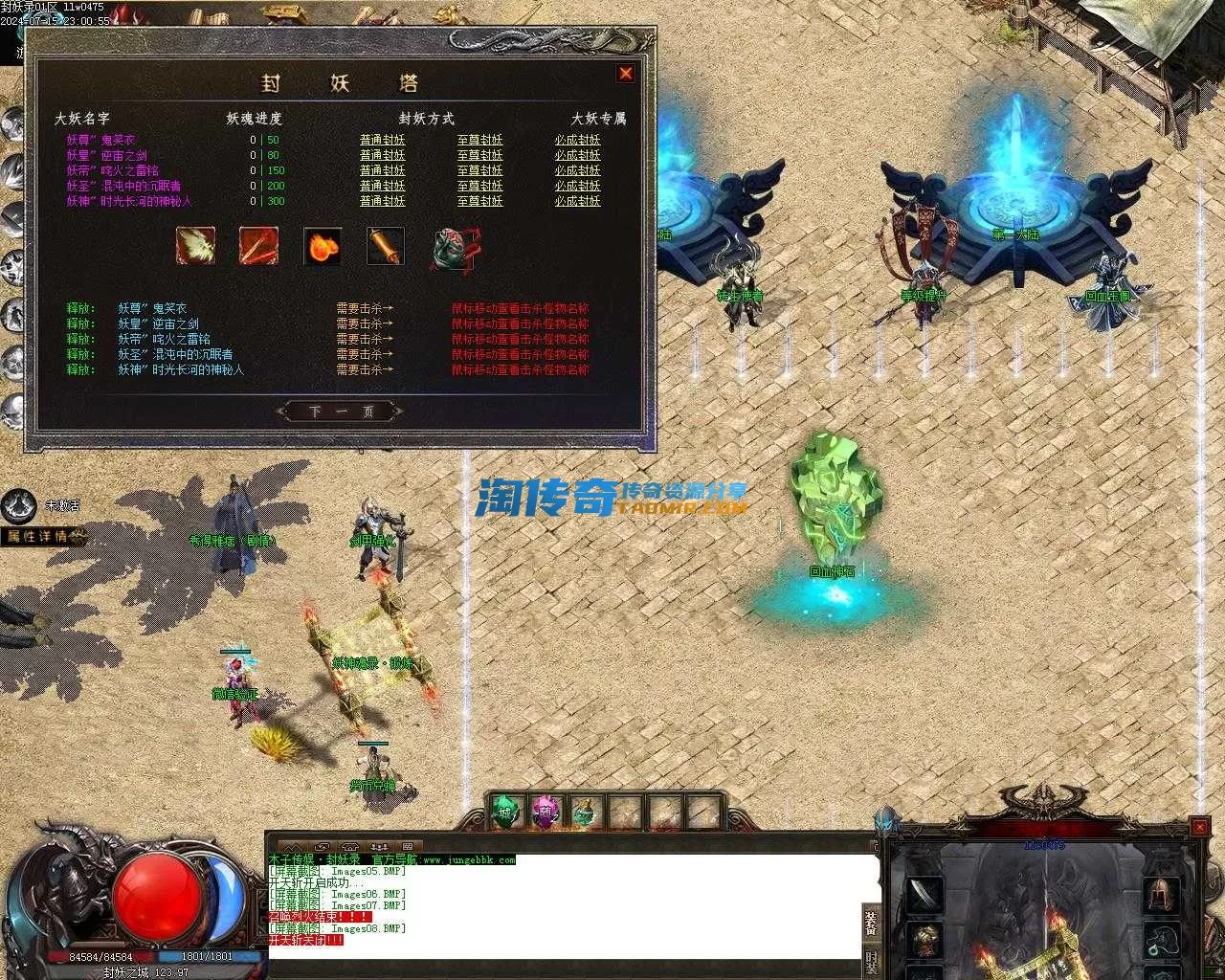Select the golden scroll item icon

[386, 246]
